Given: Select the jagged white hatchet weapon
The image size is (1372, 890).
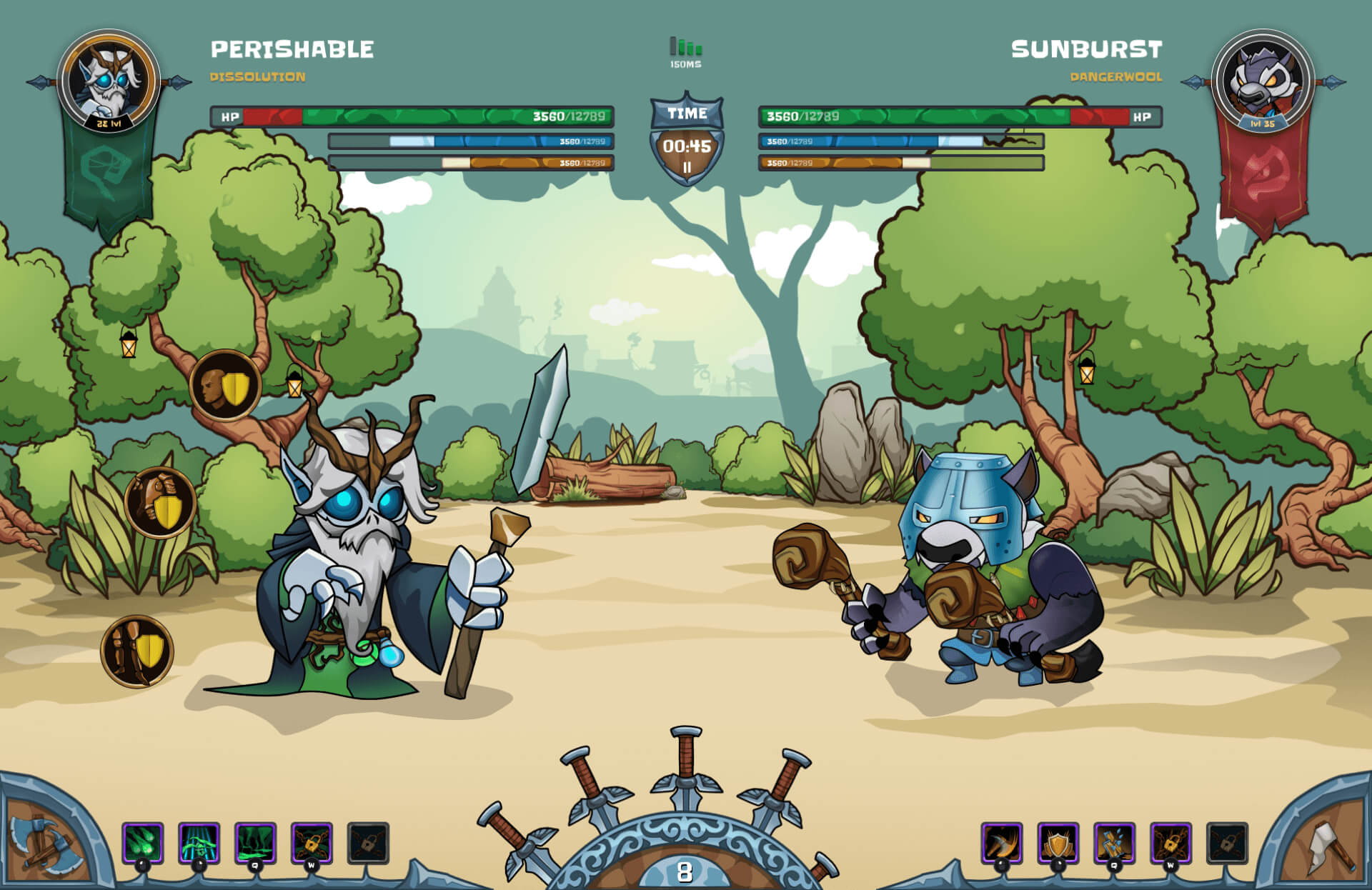Looking at the screenshot, I should (1328, 846).
